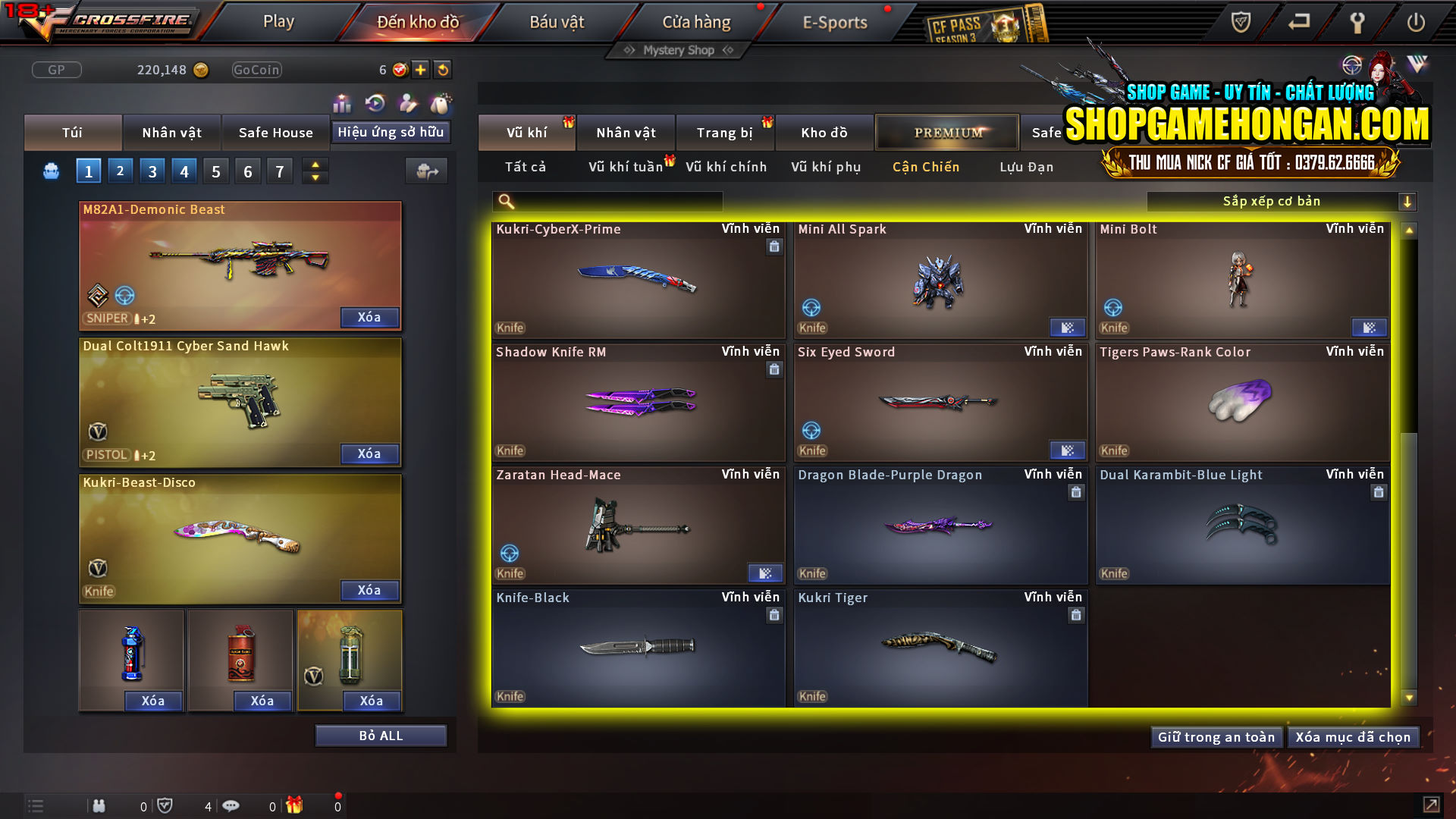Toggle the helmet filter icon left of page numbers
Screen dimensions: 1456x819
tap(50, 171)
